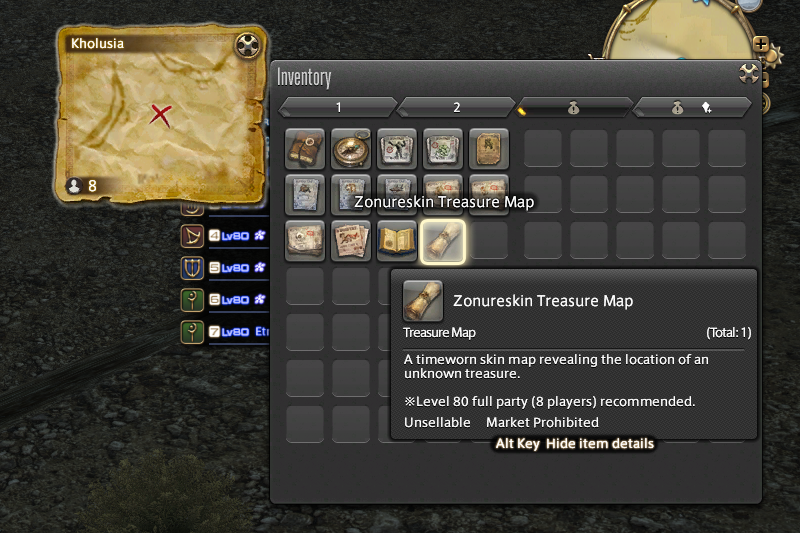
Task: Click the round minimap
Action: [x=690, y=30]
